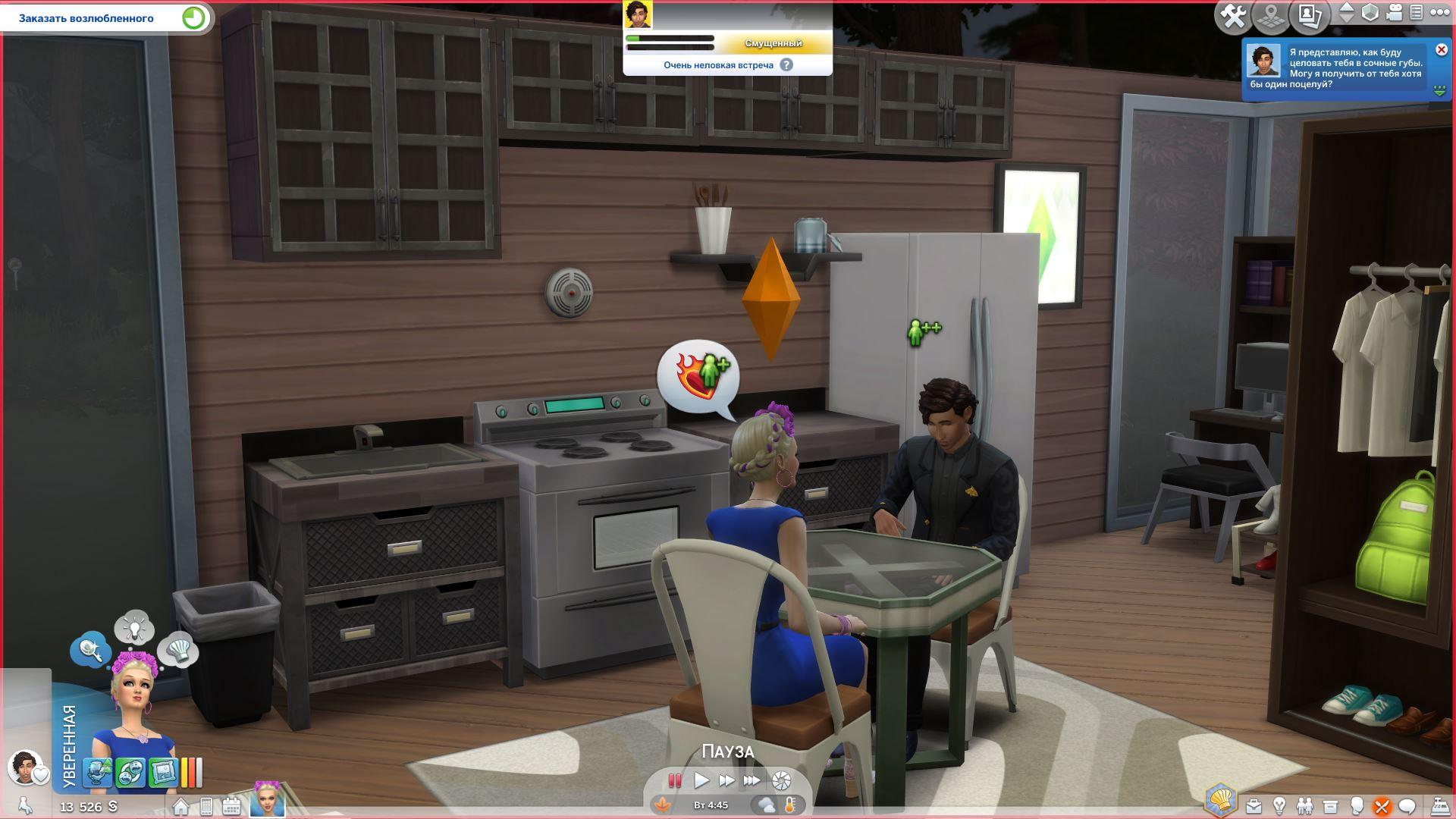Open the three-dots game menu
The width and height of the screenshot is (1456, 819).
(1439, 13)
